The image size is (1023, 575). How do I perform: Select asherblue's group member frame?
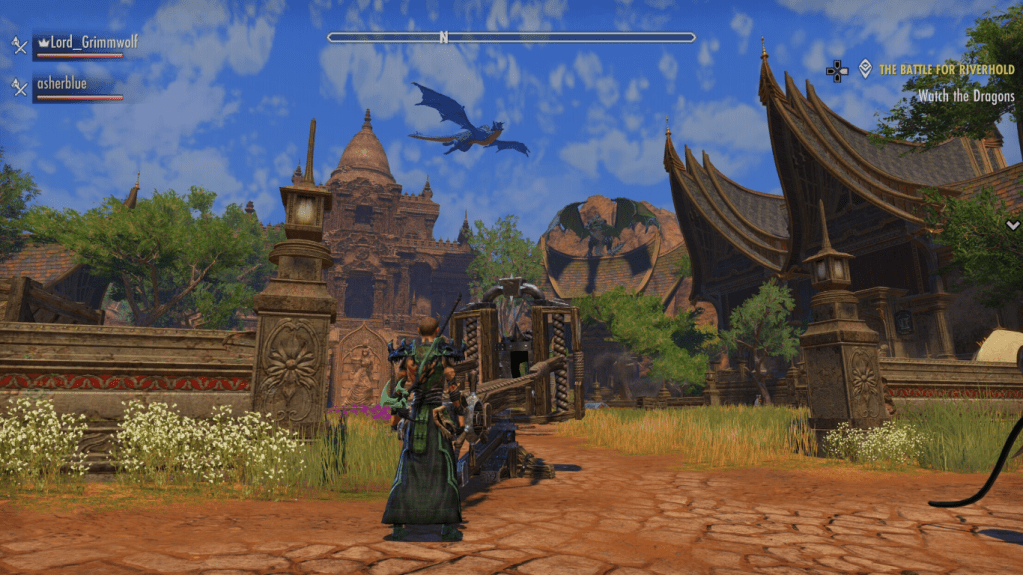[x=77, y=86]
